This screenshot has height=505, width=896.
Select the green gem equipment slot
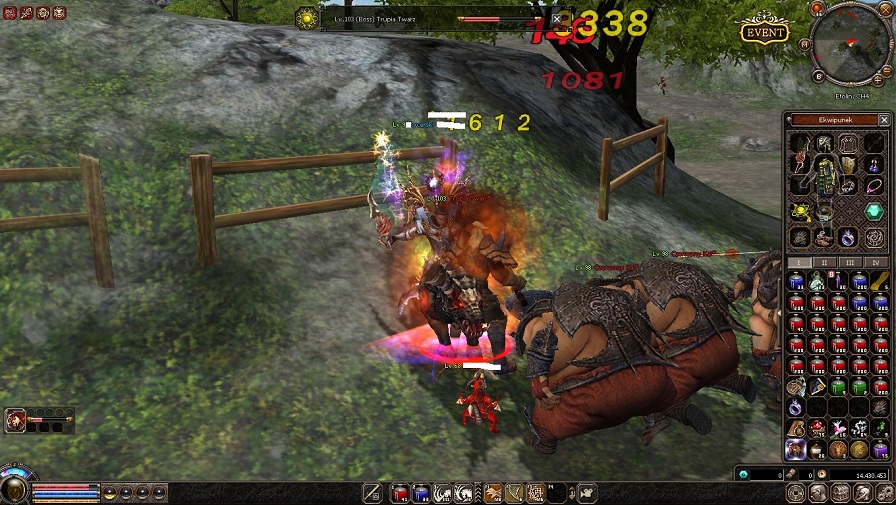[x=874, y=210]
